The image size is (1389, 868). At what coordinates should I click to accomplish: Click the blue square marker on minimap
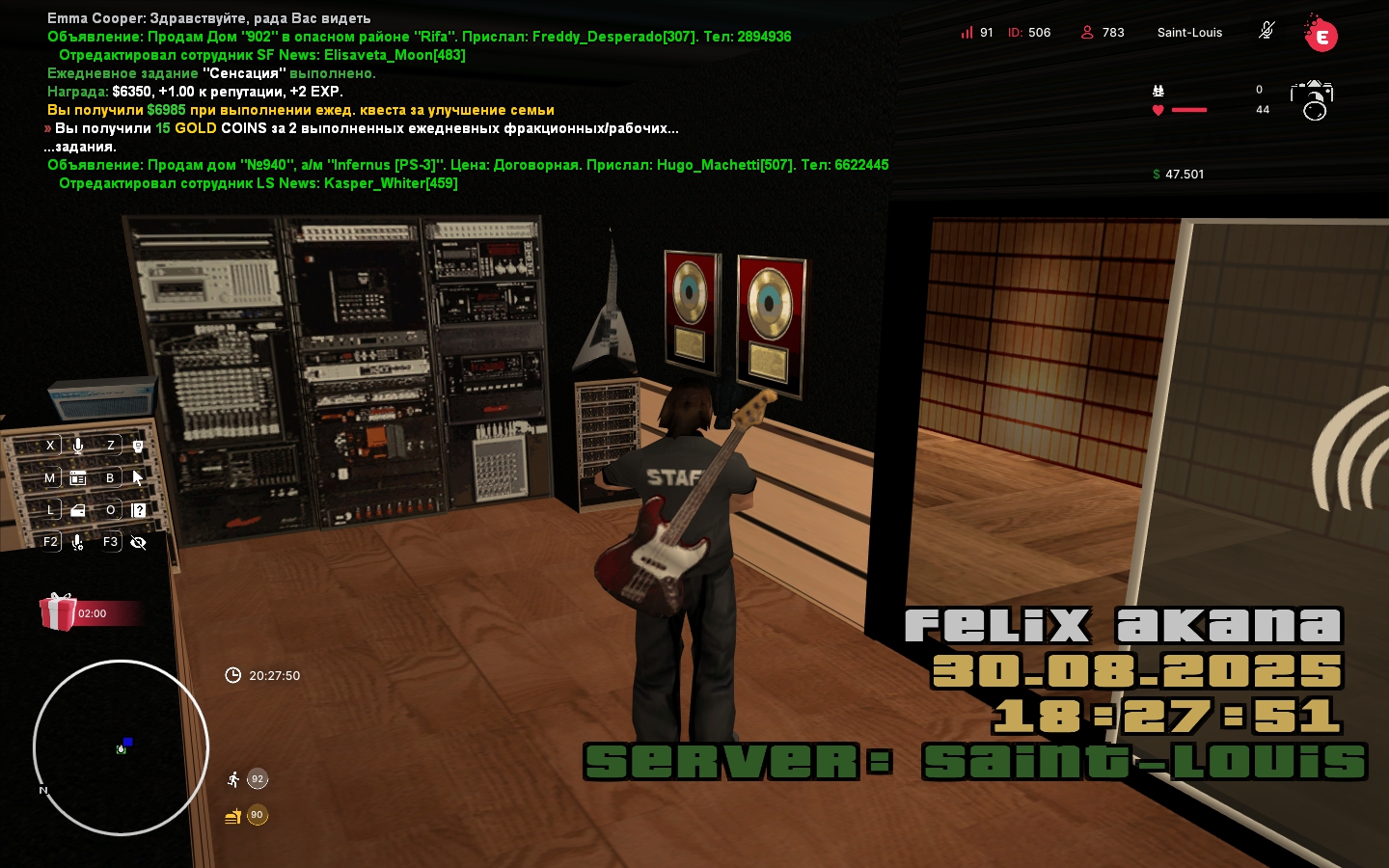[127, 742]
